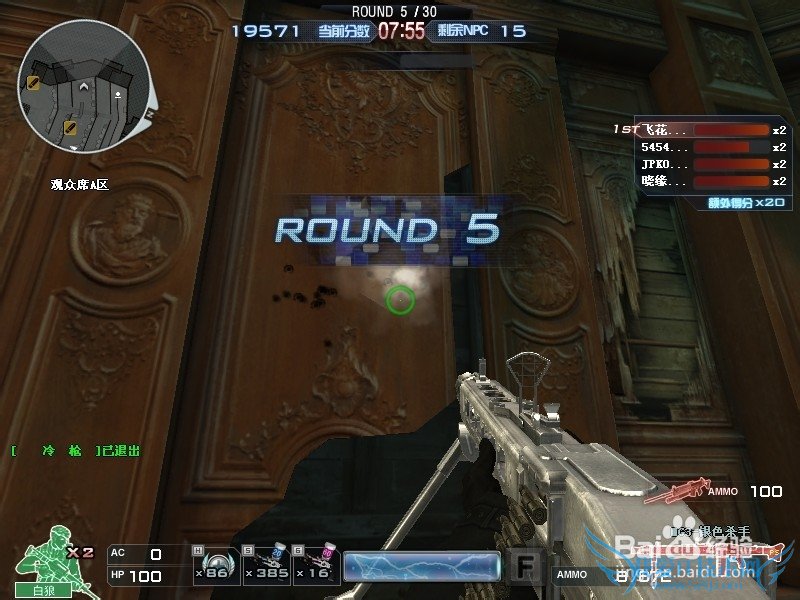Select the 晓缘 player row in the ranking

coord(700,181)
